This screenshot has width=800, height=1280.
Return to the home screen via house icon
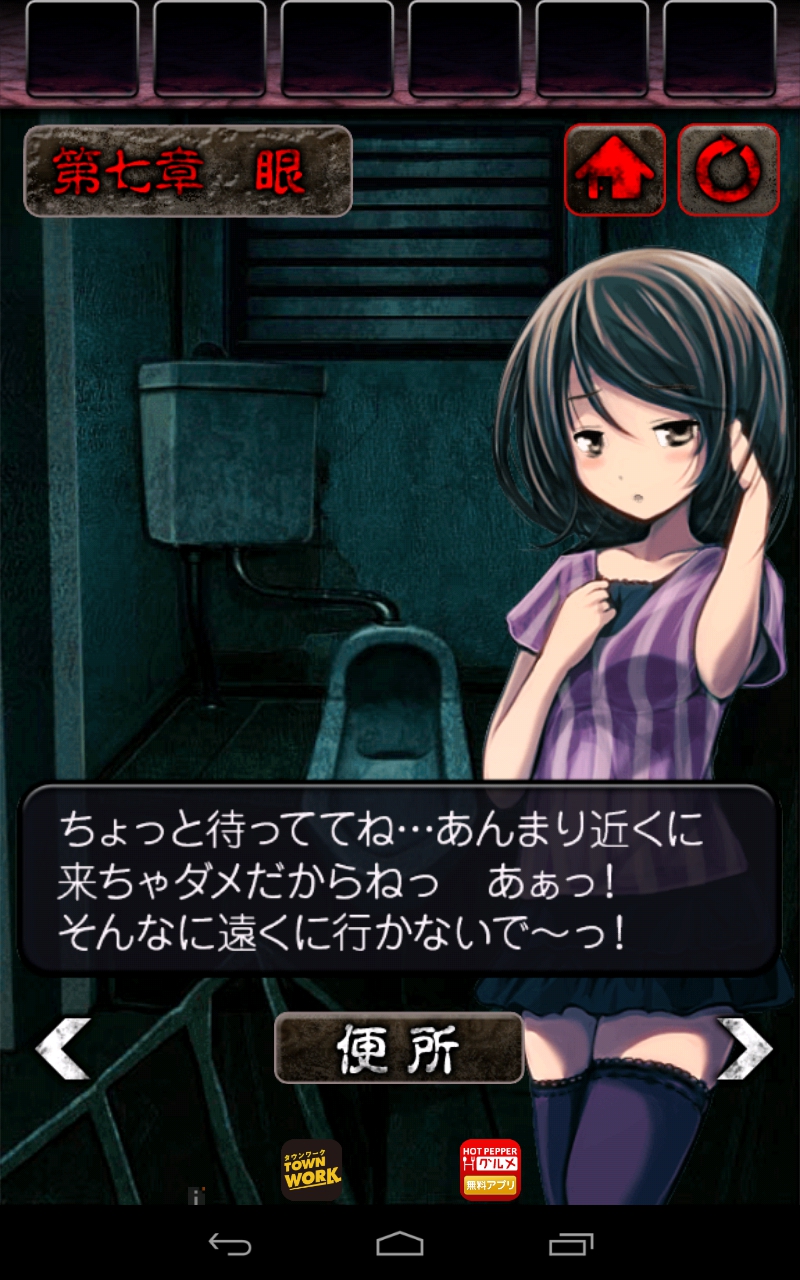pyautogui.click(x=614, y=170)
